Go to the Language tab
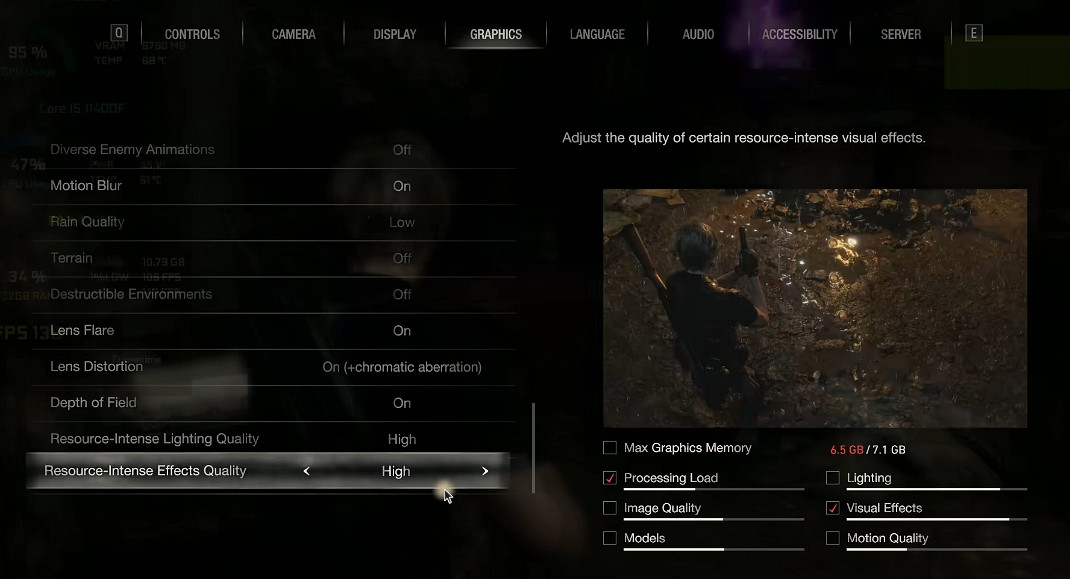The image size is (1070, 579). (597, 34)
